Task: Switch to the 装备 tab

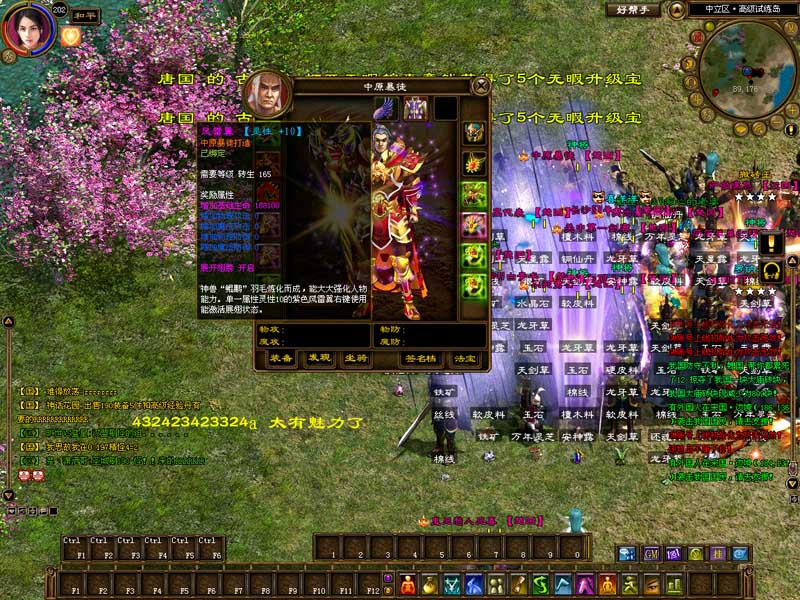Action: pyautogui.click(x=282, y=357)
